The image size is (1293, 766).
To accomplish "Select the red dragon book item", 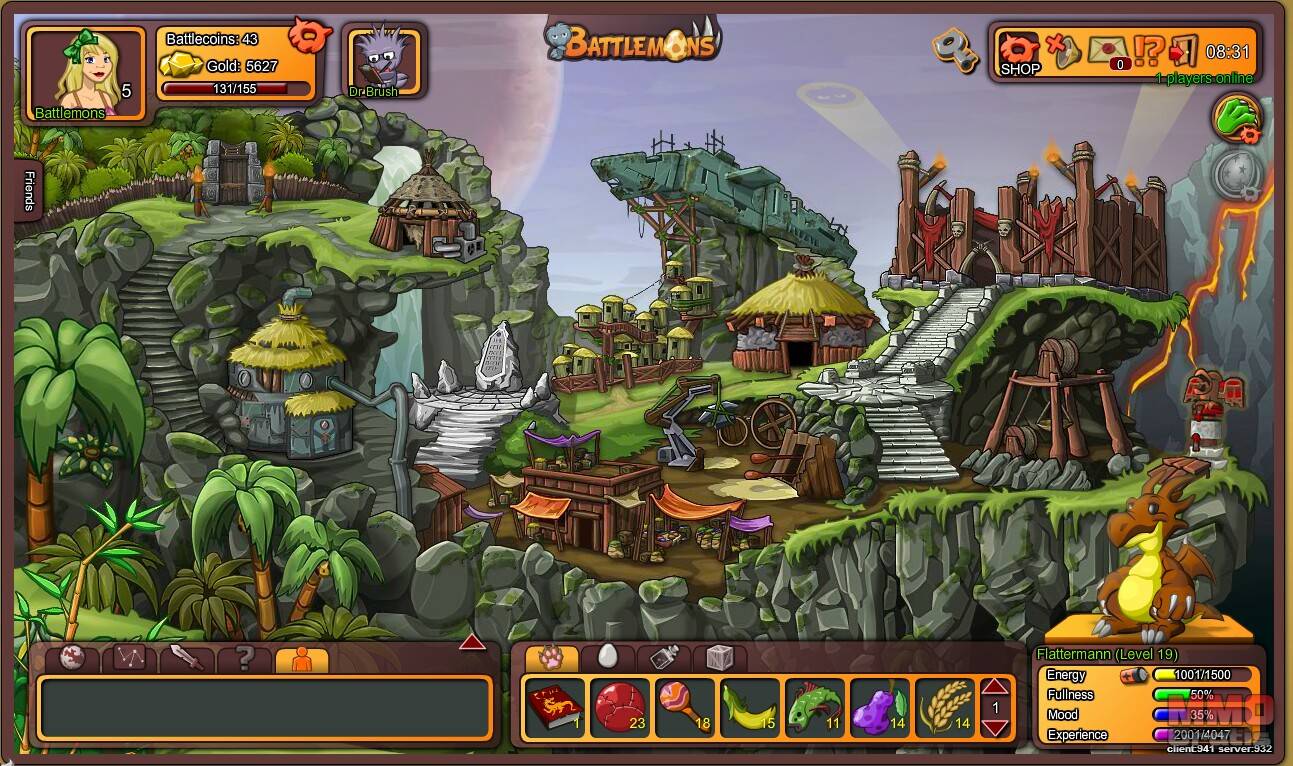I will point(554,708).
